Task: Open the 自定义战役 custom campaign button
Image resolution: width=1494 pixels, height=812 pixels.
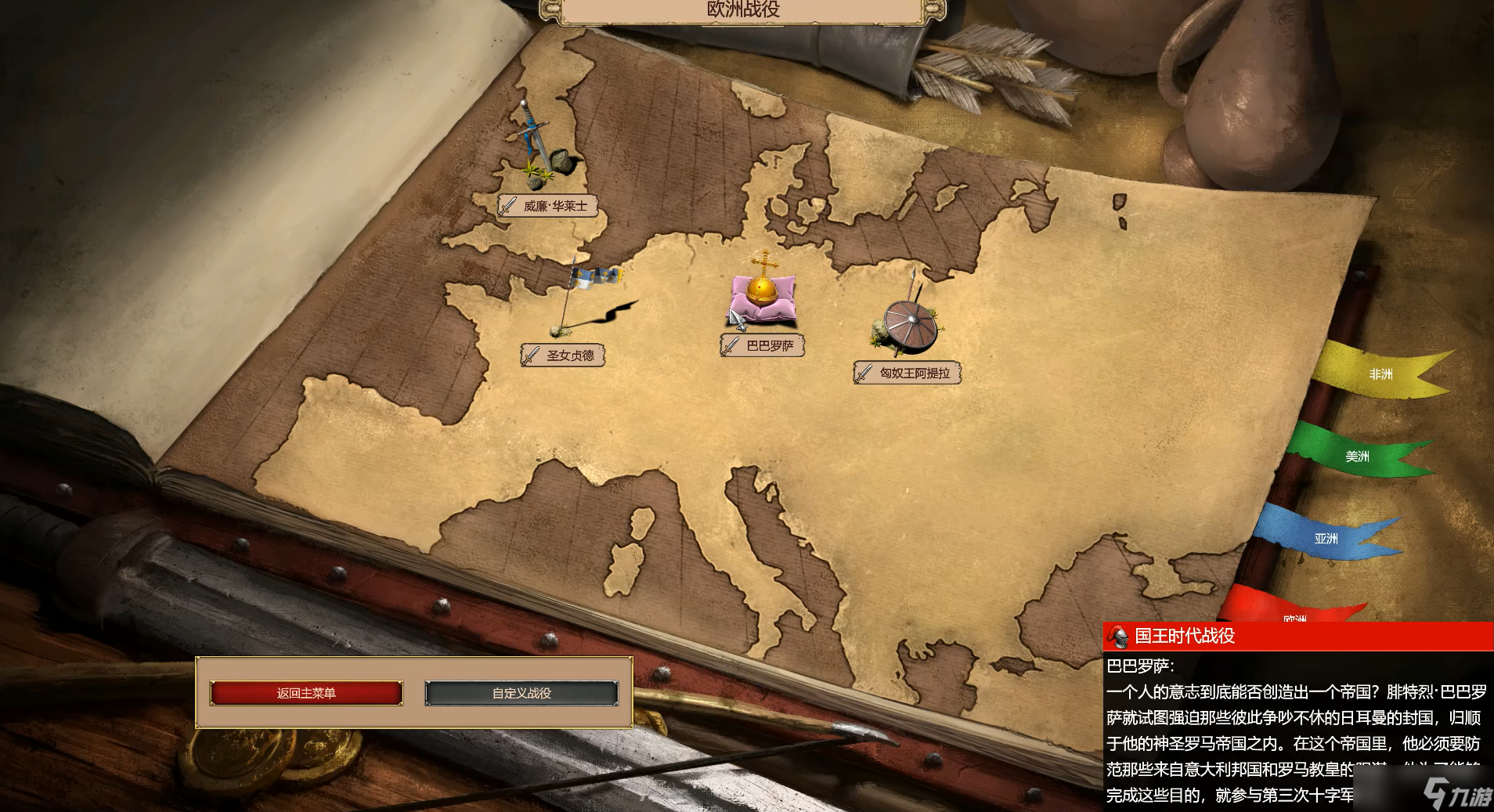Action: (x=521, y=693)
